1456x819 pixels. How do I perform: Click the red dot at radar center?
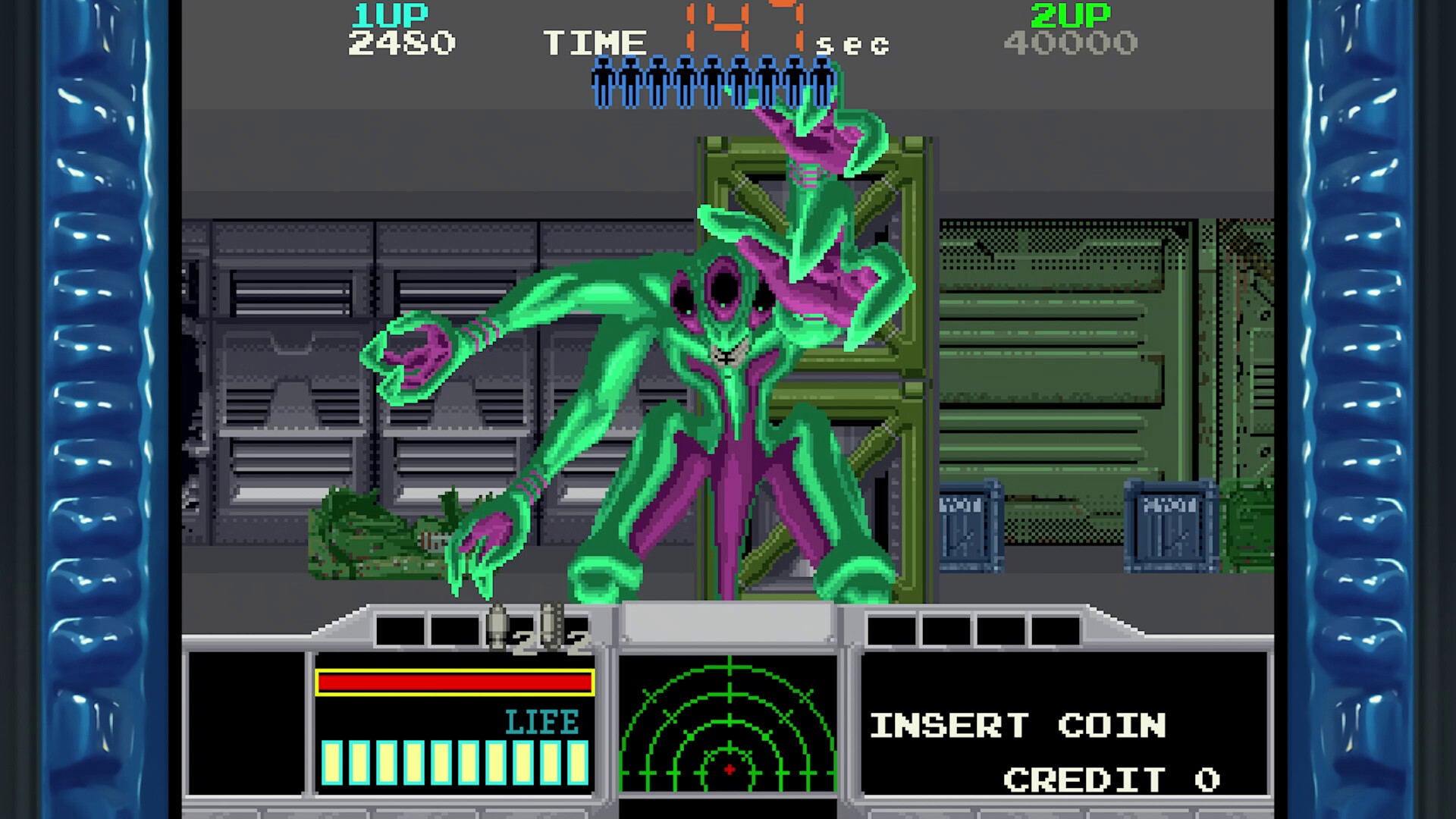[728, 770]
